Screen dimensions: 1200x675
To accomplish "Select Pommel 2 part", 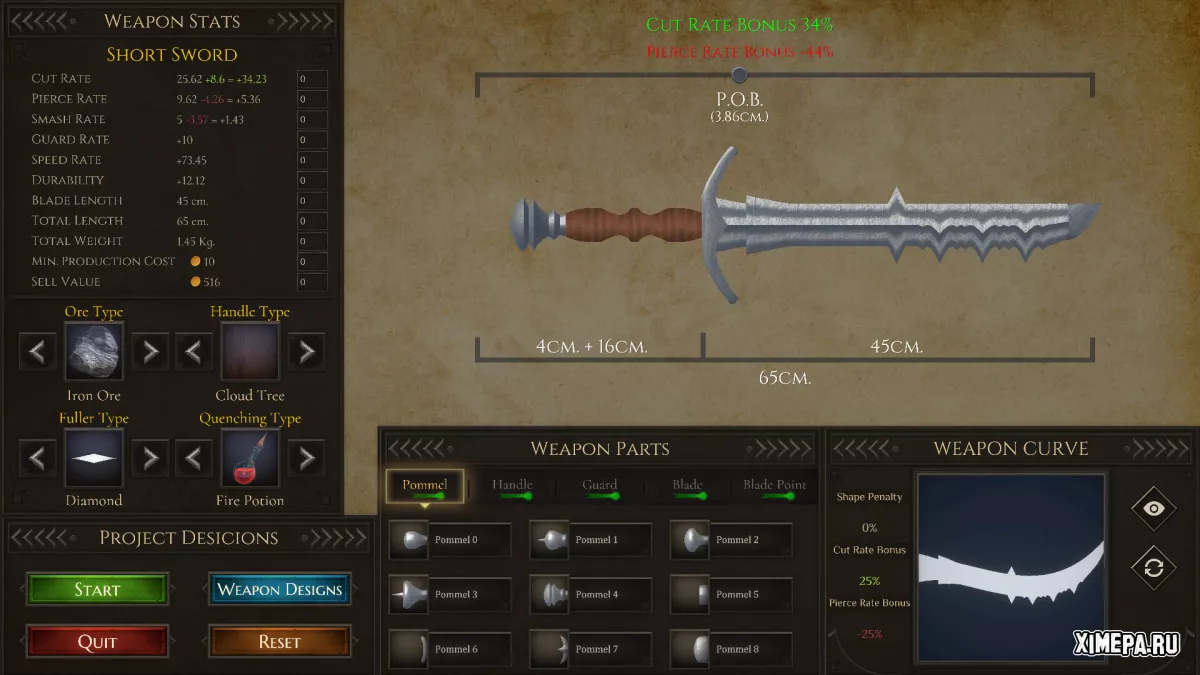I will pos(731,540).
